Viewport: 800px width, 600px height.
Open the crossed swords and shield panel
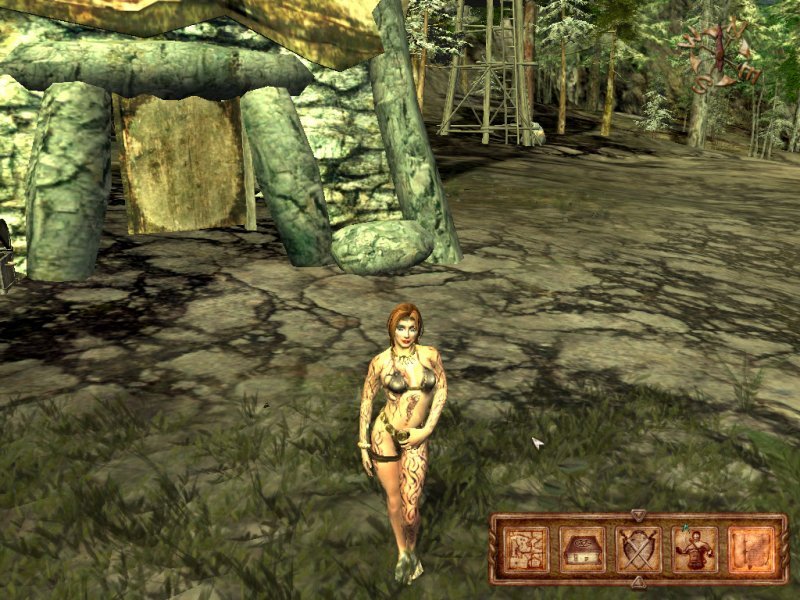(x=637, y=549)
